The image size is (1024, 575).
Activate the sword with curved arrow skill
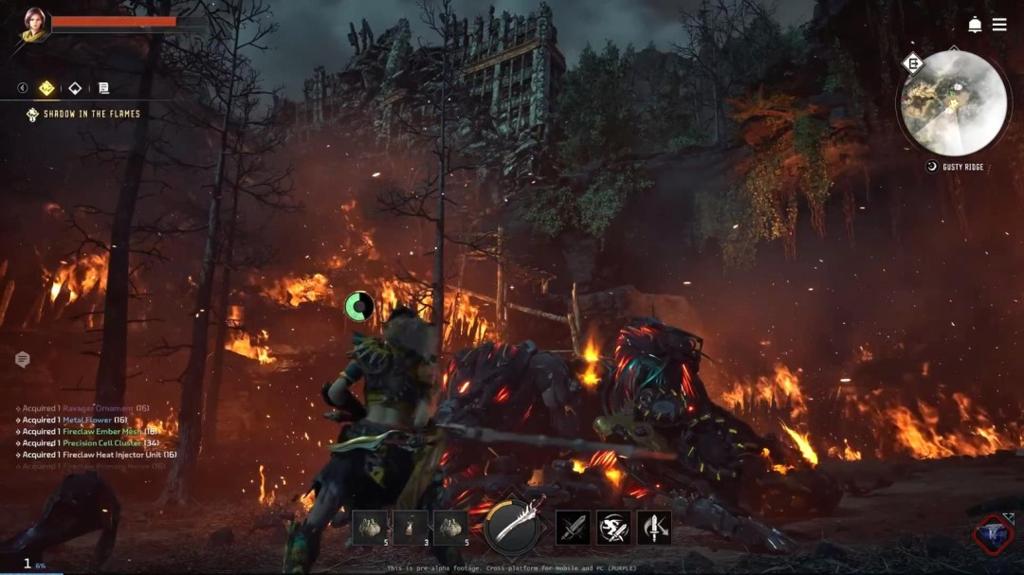pyautogui.click(x=654, y=527)
